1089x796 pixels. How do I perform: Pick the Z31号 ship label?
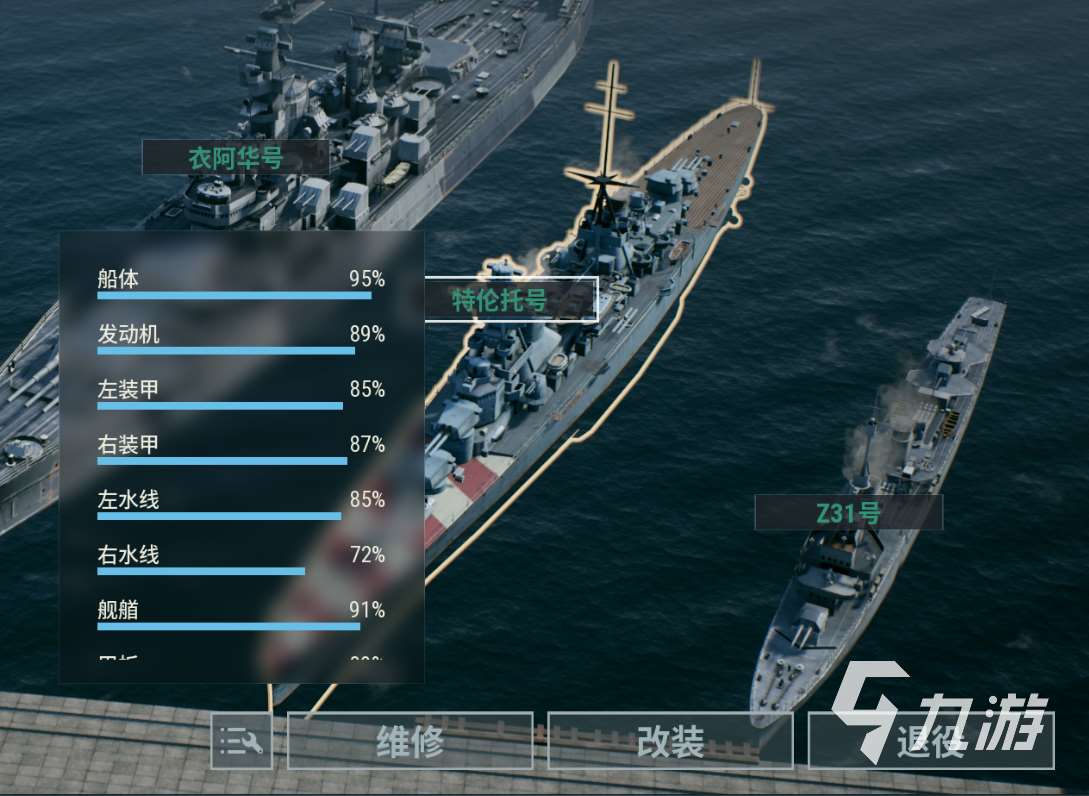848,513
